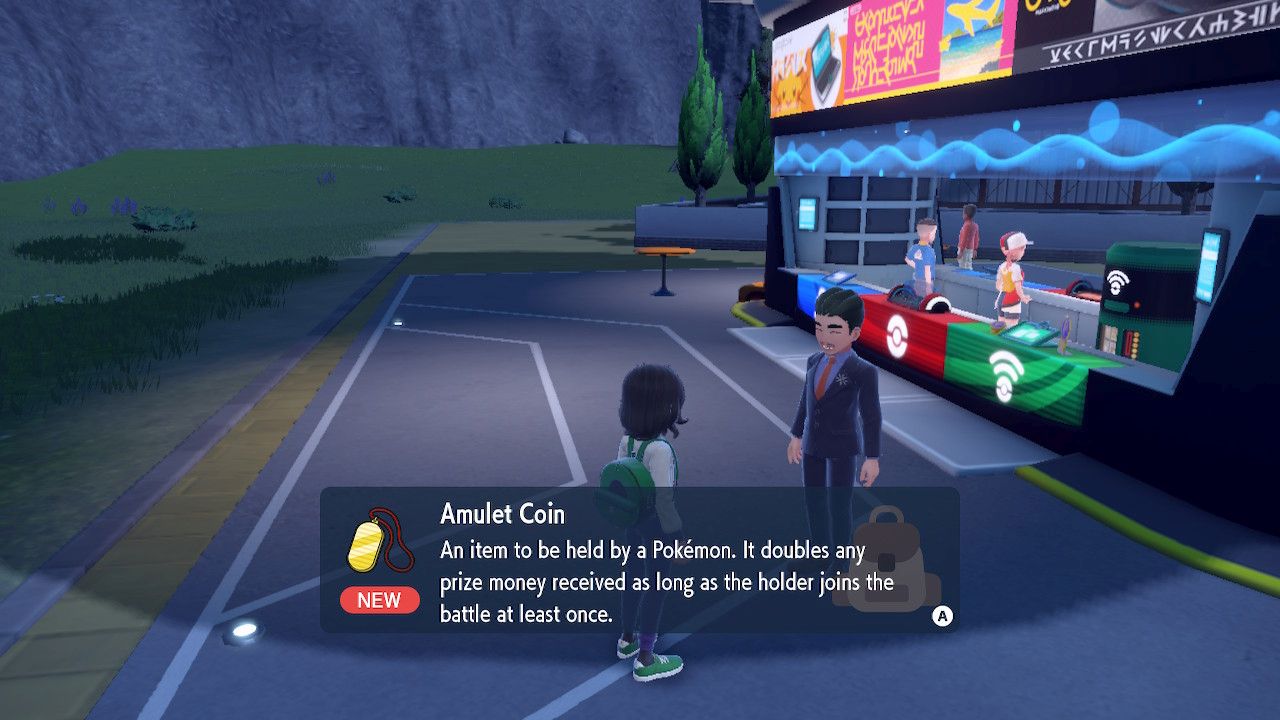Tap the Wi-Fi icon on the green vending machine
Viewport: 1280px width, 720px height.
(x=1117, y=281)
